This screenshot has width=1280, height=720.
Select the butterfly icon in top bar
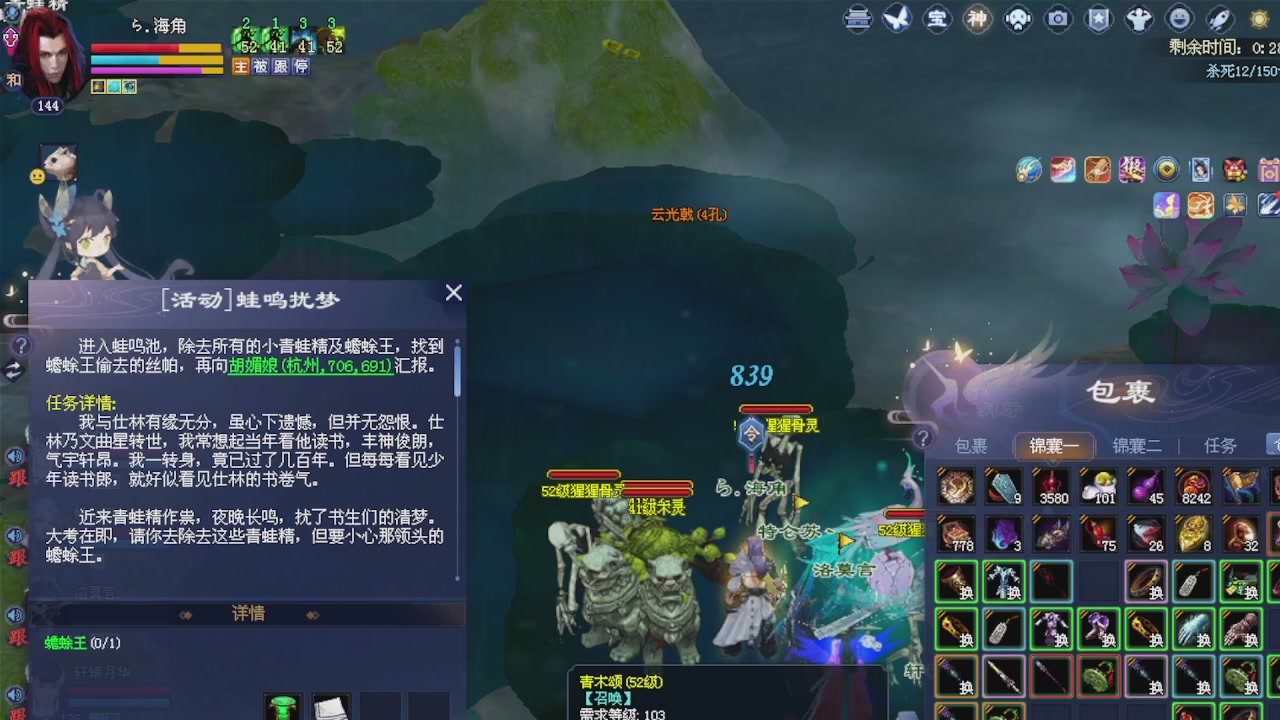pos(897,19)
